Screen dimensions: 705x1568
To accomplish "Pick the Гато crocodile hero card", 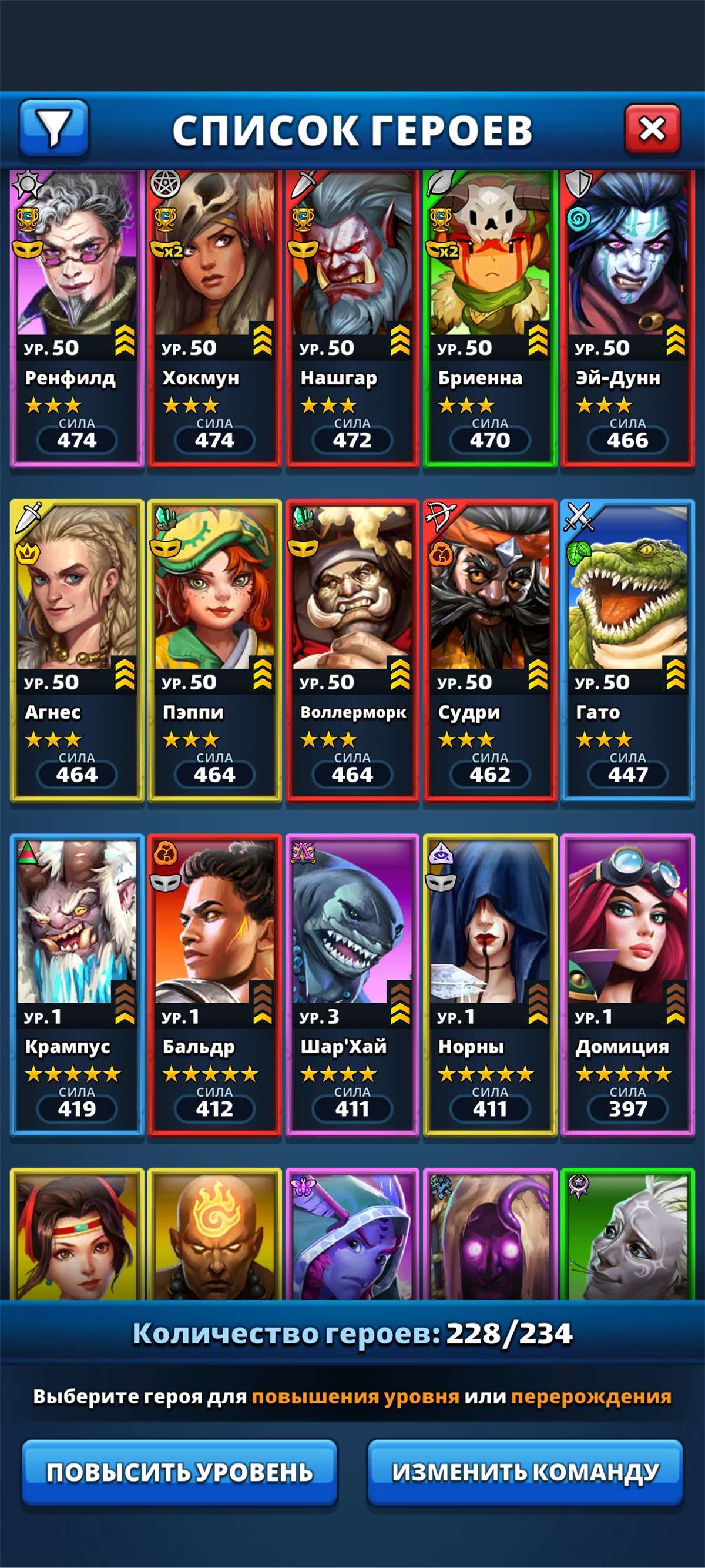I will click(628, 650).
